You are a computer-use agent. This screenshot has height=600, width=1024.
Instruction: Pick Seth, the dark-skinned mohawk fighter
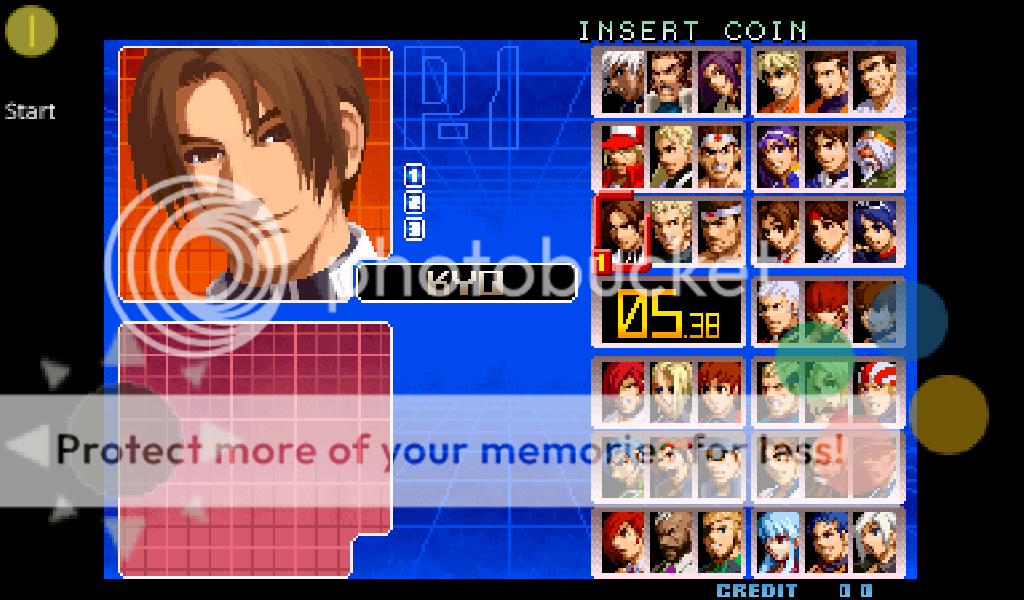(671, 541)
